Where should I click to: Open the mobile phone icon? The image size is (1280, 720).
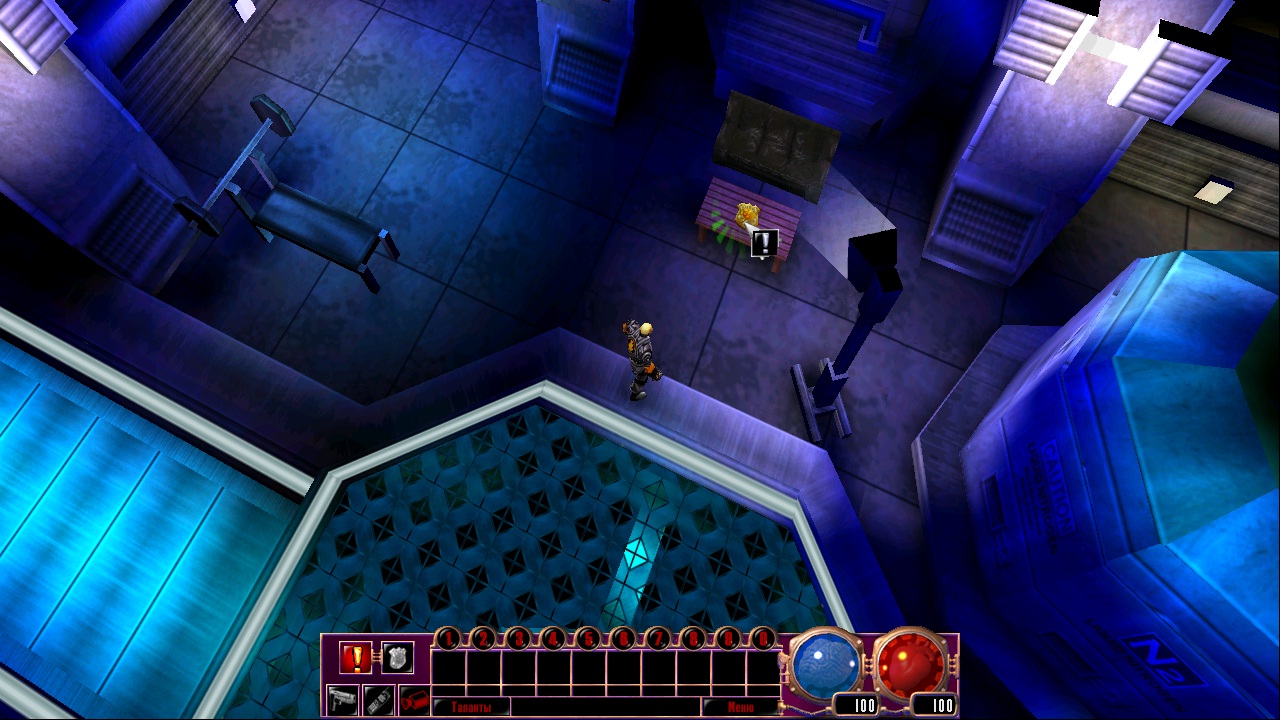tap(378, 699)
